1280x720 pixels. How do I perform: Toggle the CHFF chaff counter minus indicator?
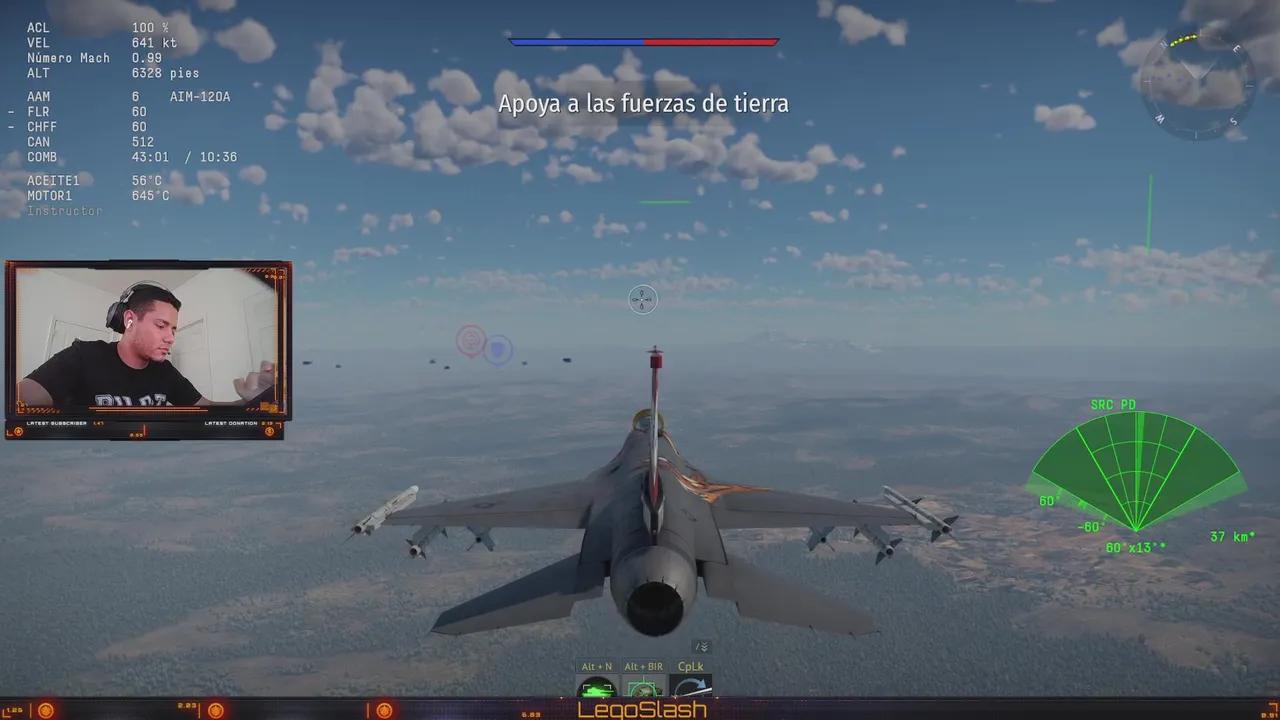10,126
